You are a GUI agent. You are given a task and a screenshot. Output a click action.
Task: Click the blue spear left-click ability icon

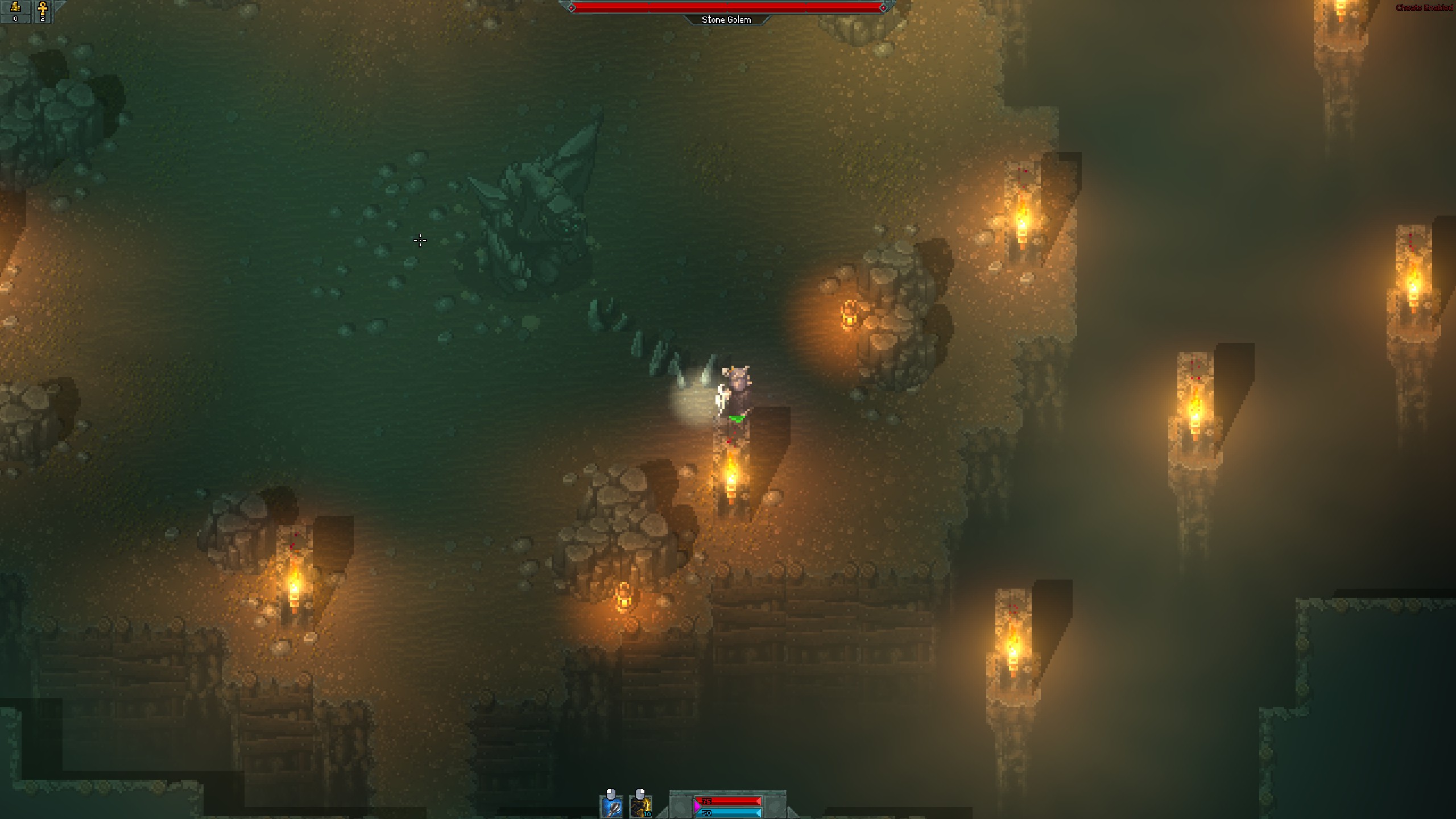(612, 808)
